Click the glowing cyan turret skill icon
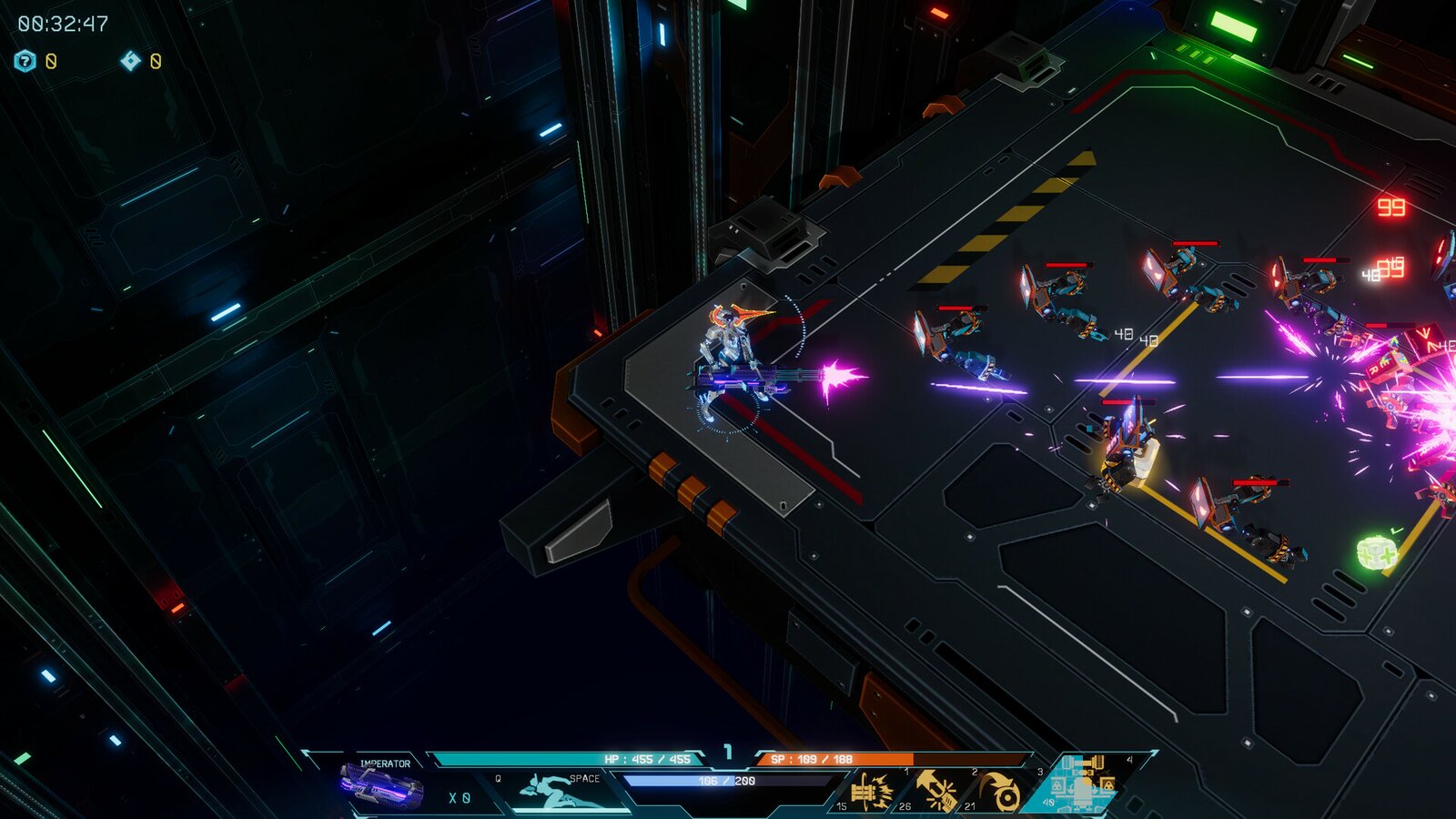Screen dimensions: 1456x819 (1080, 784)
